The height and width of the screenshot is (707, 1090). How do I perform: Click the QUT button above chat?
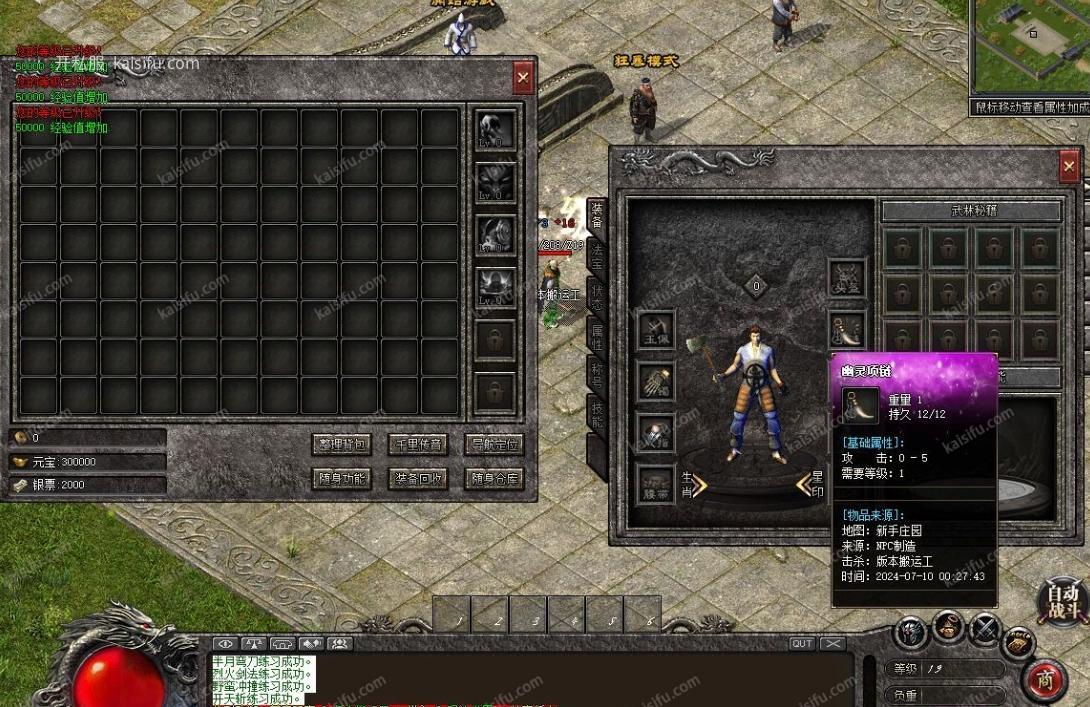(802, 644)
